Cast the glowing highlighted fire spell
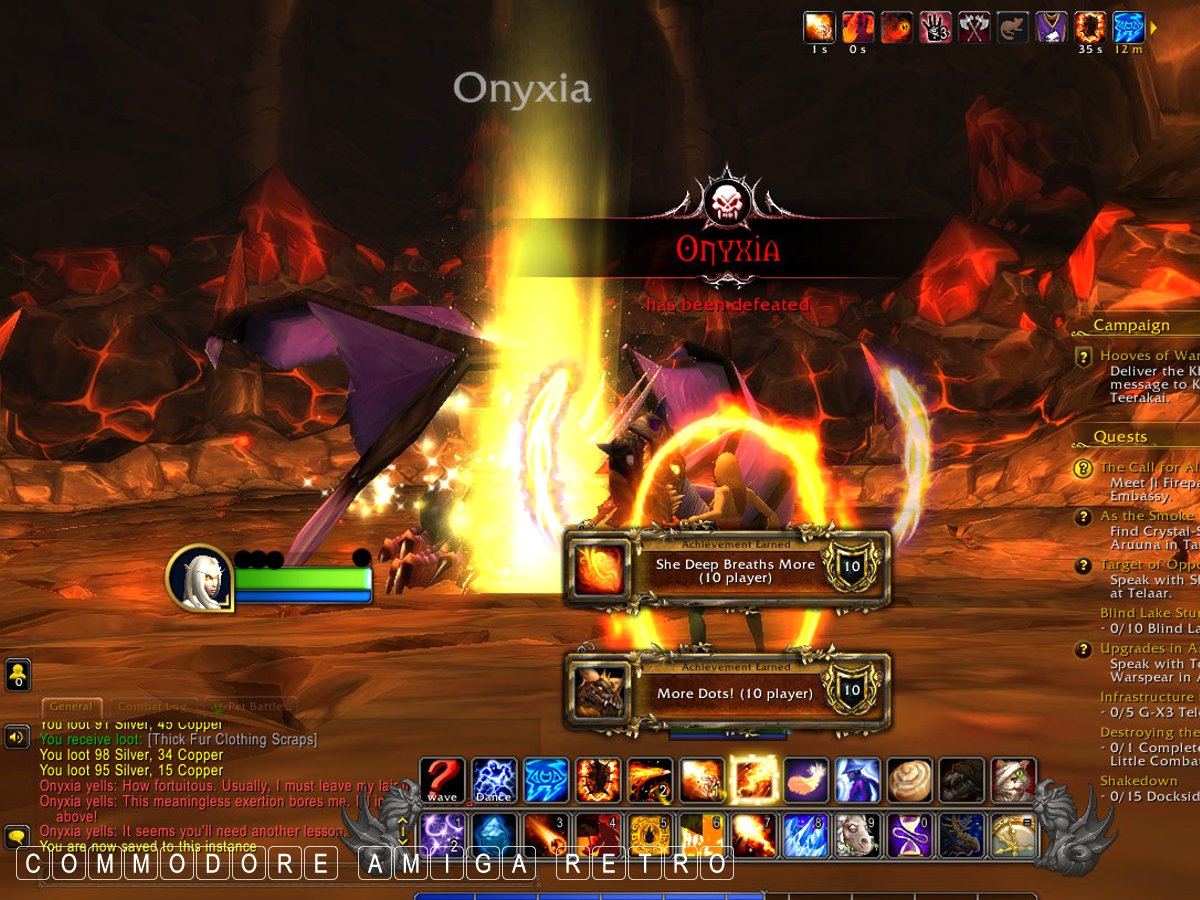The height and width of the screenshot is (900, 1200). pos(754,781)
